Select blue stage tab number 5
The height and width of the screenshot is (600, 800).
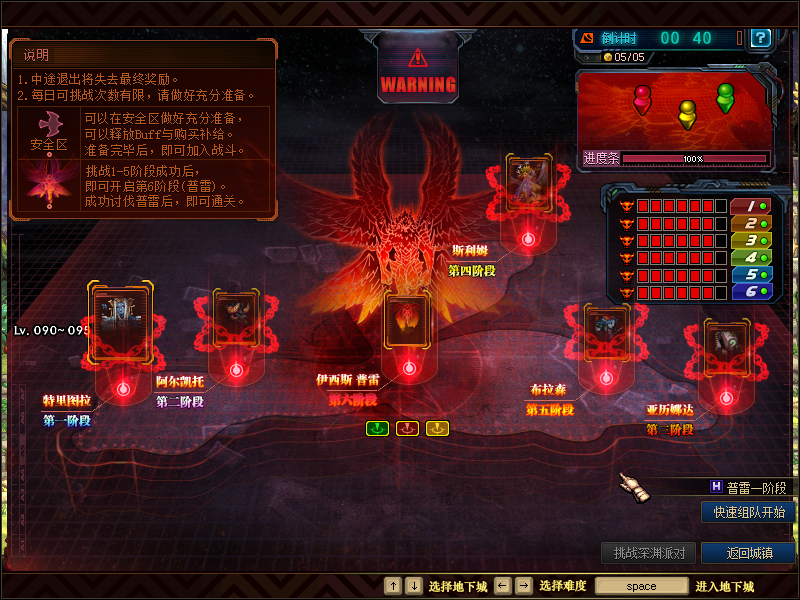[749, 274]
